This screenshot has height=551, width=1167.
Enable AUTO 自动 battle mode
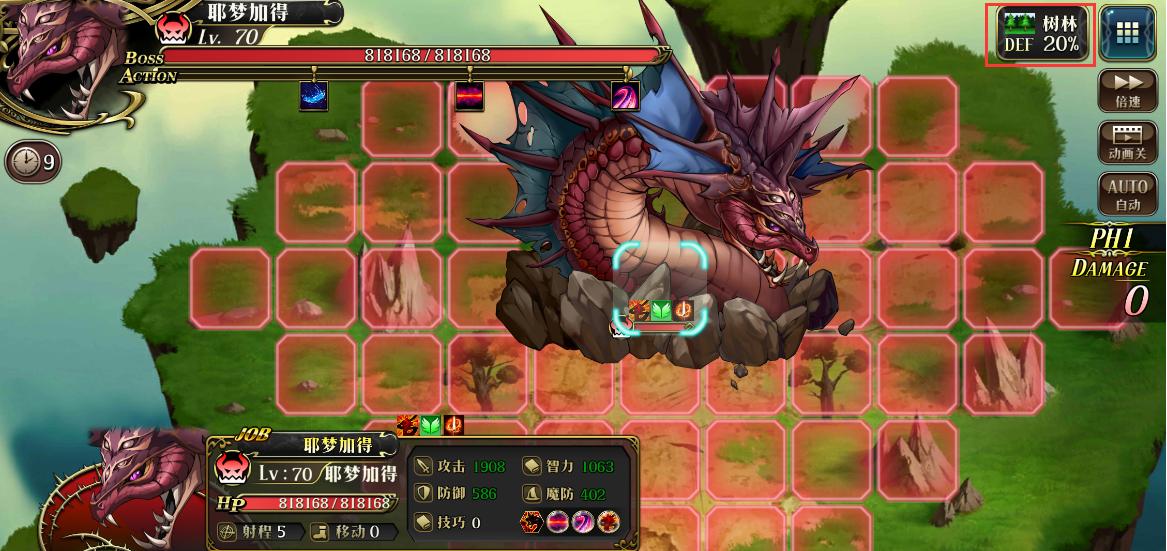[x=1127, y=195]
